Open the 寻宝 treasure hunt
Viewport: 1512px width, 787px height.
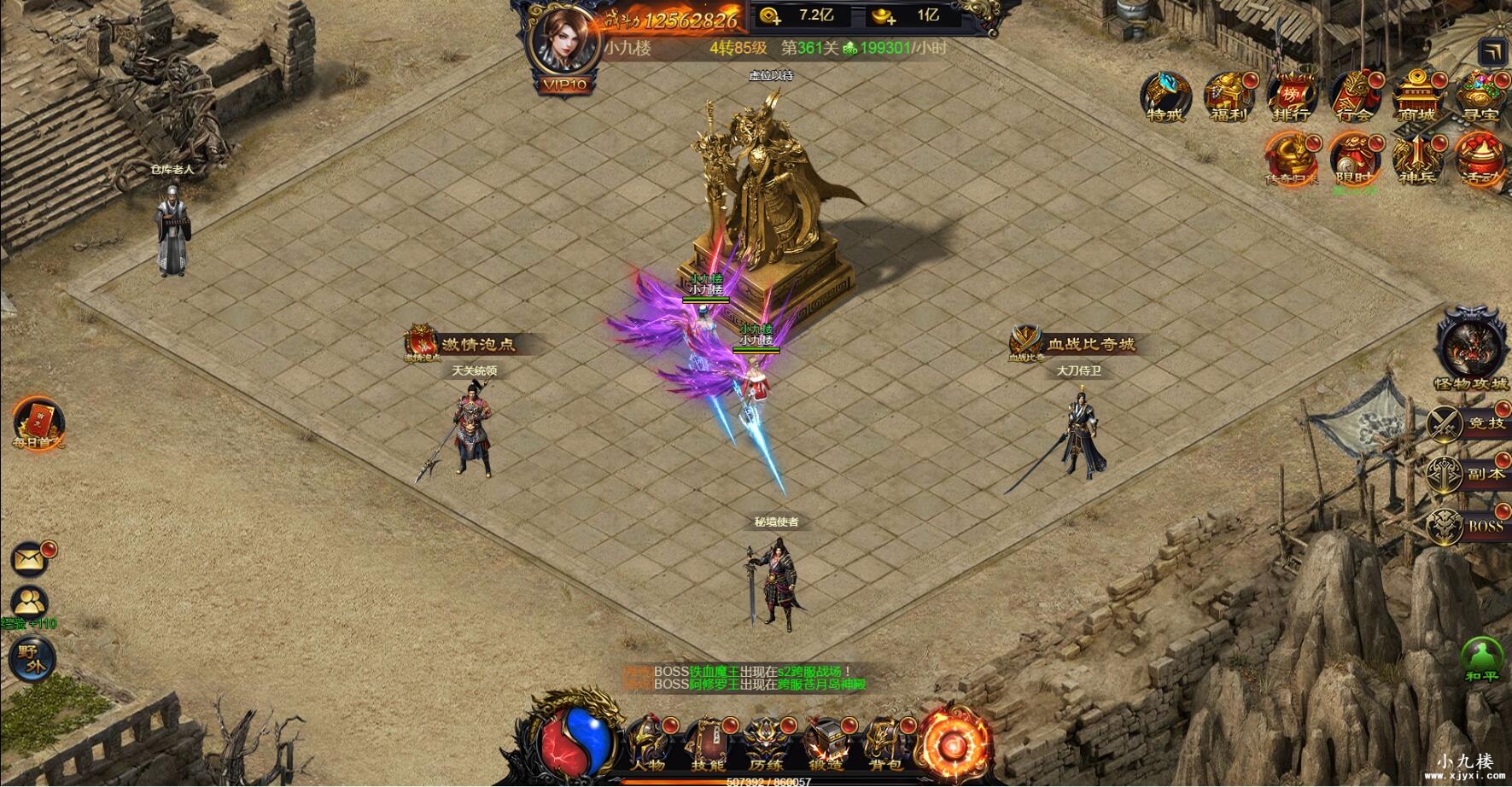pyautogui.click(x=1480, y=96)
